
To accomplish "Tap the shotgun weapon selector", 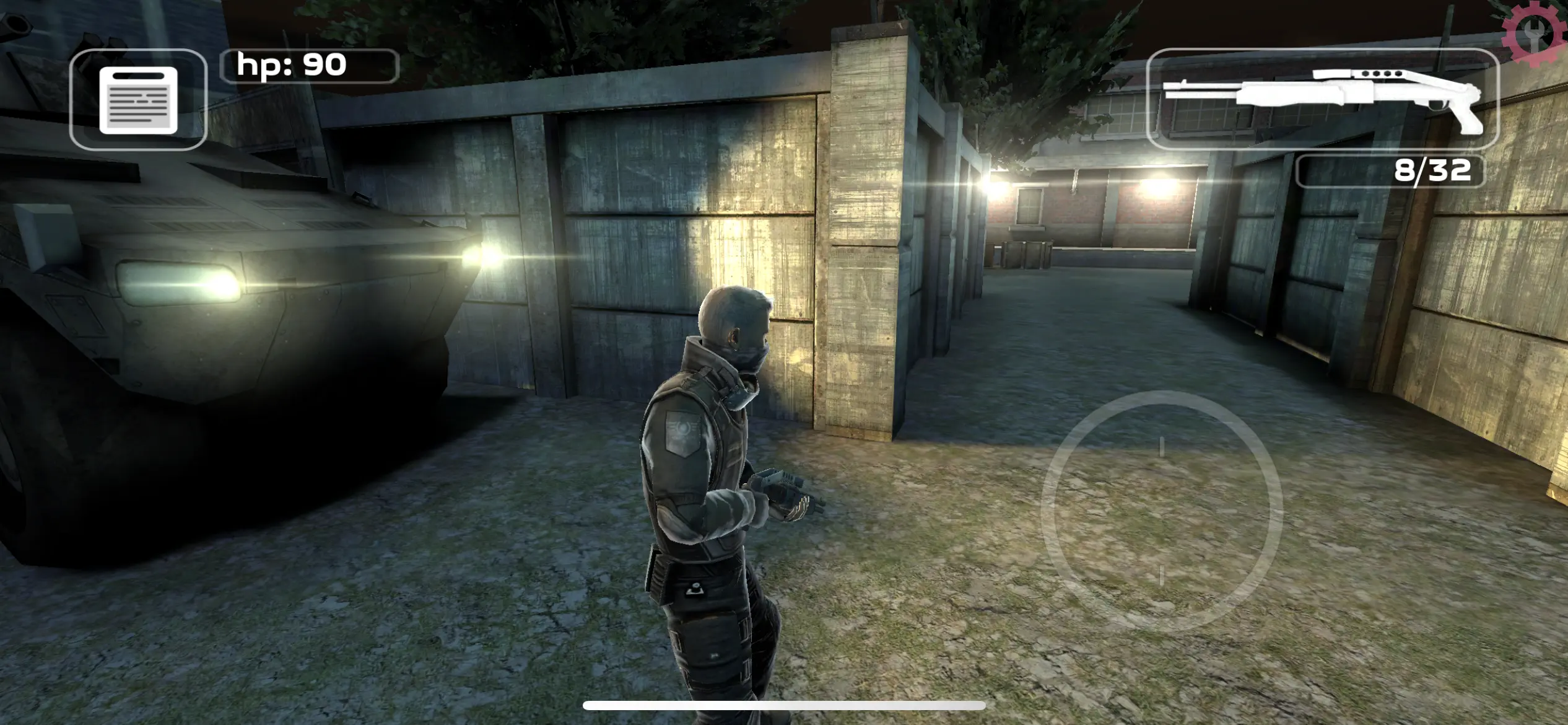I will tap(1323, 99).
